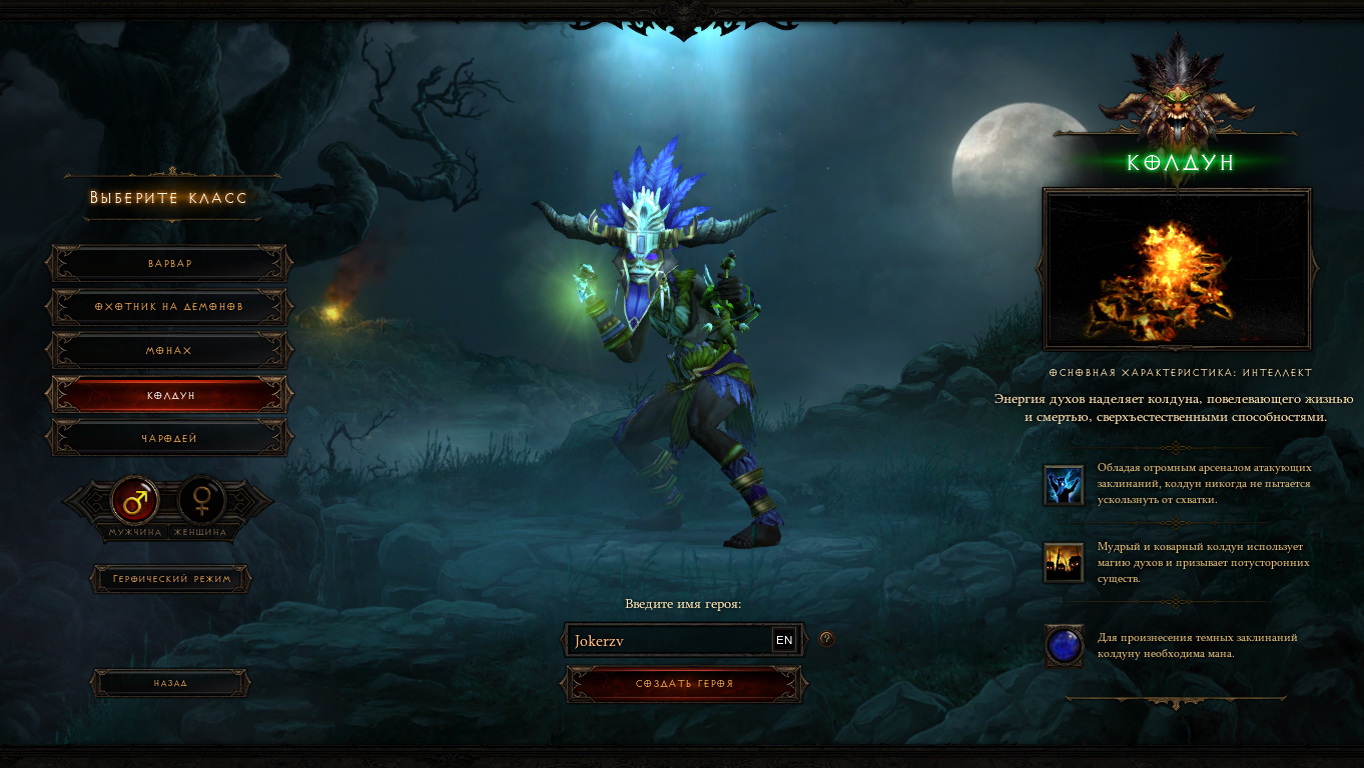The height and width of the screenshot is (768, 1364).
Task: Pick the Монах class
Action: pyautogui.click(x=170, y=351)
